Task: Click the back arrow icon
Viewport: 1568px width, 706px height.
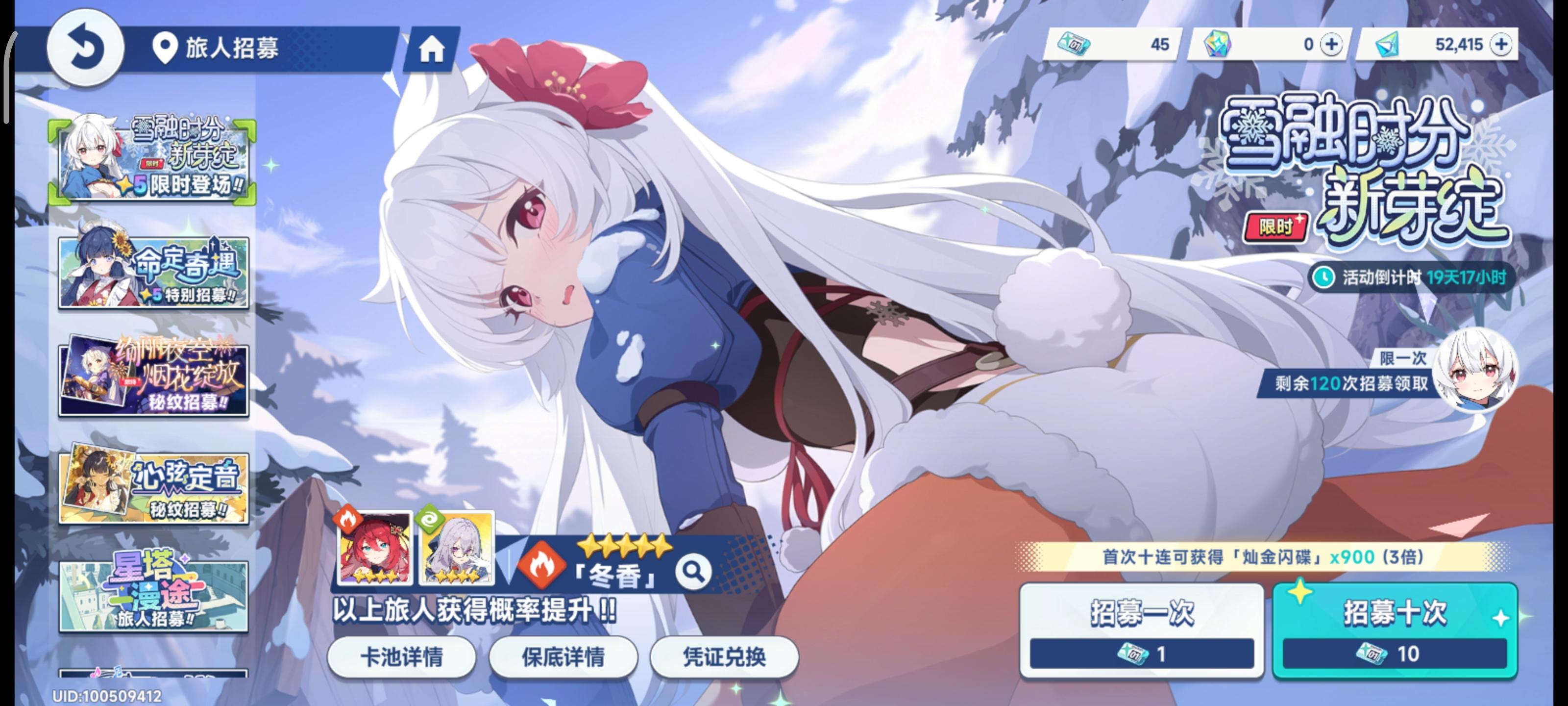Action: (88, 48)
